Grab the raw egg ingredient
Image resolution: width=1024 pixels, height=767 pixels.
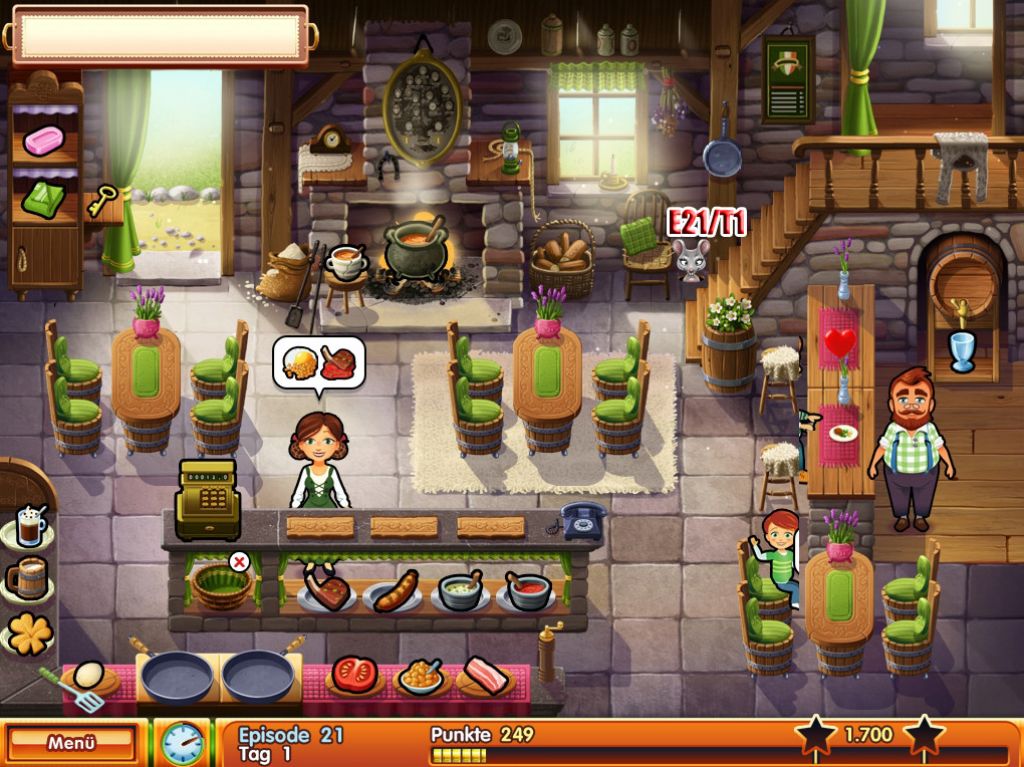click(89, 676)
